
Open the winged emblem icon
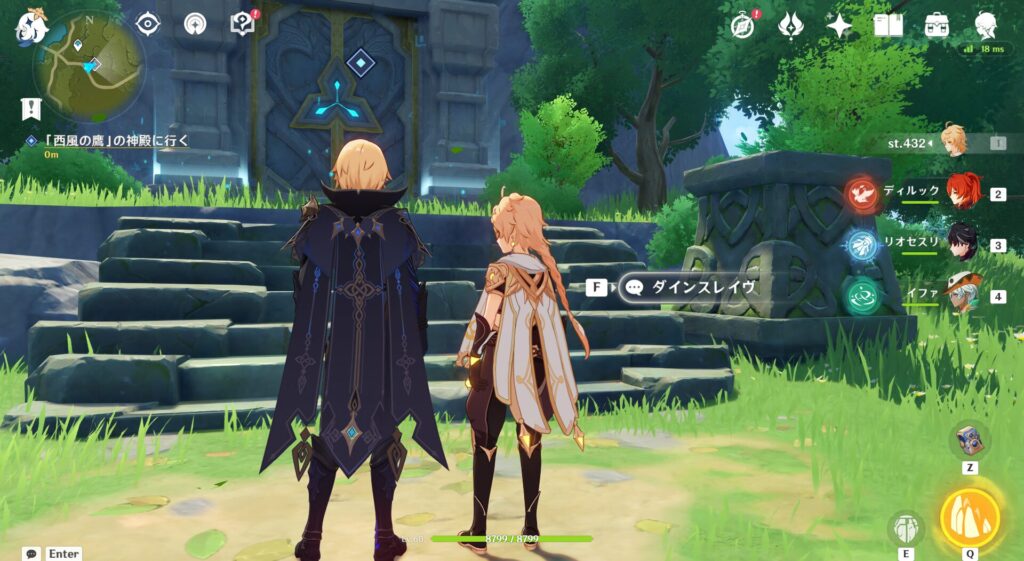(791, 25)
